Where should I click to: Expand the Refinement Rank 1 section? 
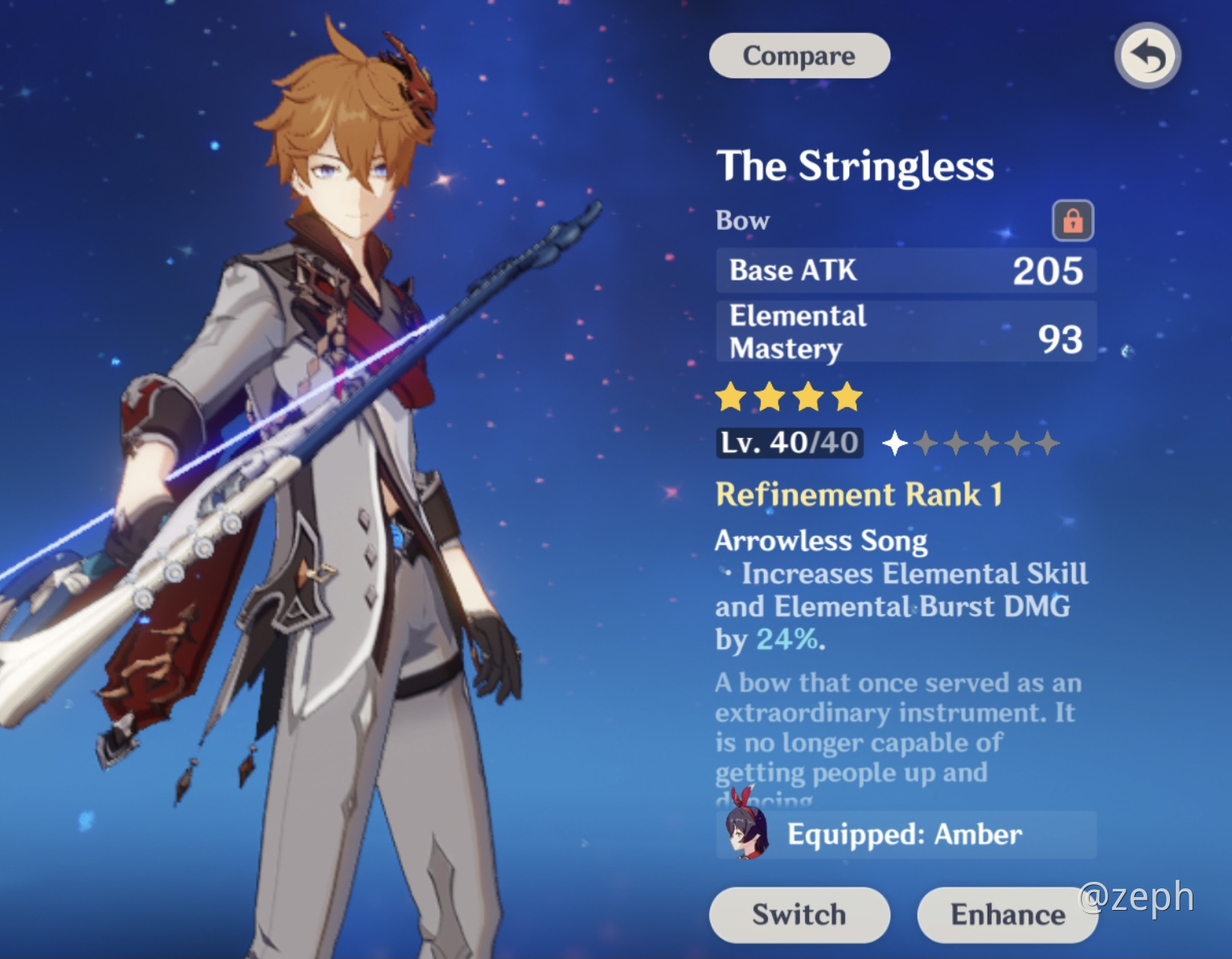coord(858,495)
